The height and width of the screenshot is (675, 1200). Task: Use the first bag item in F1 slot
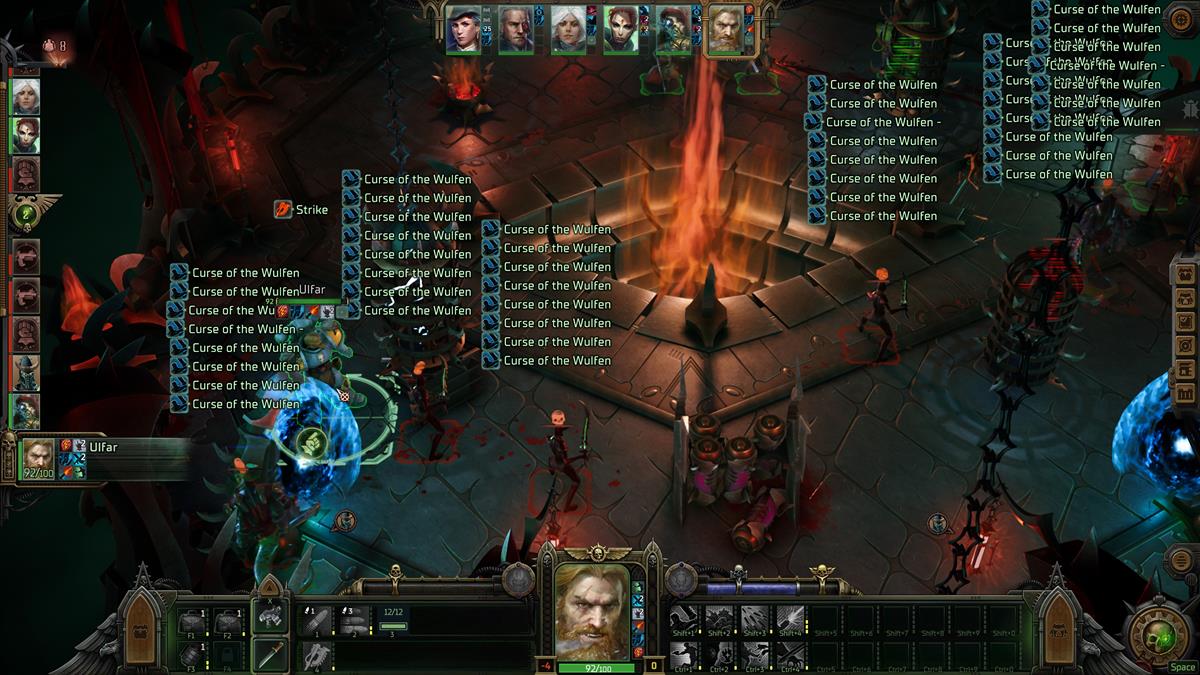coord(192,622)
